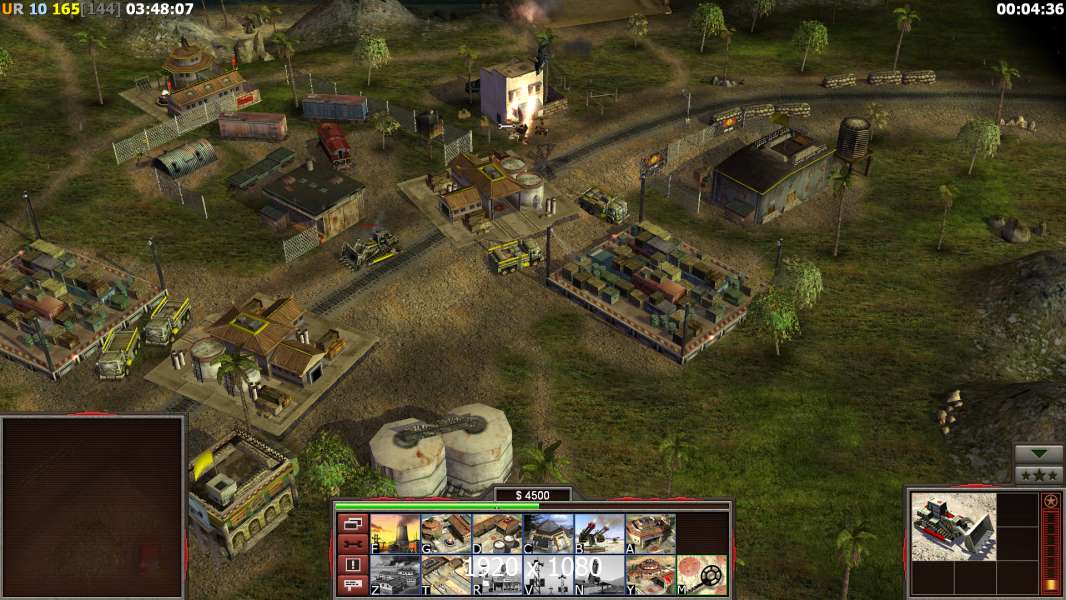Viewport: 1066px width, 600px height.
Task: Activate the mine-clearing command (M)
Action: click(x=701, y=575)
